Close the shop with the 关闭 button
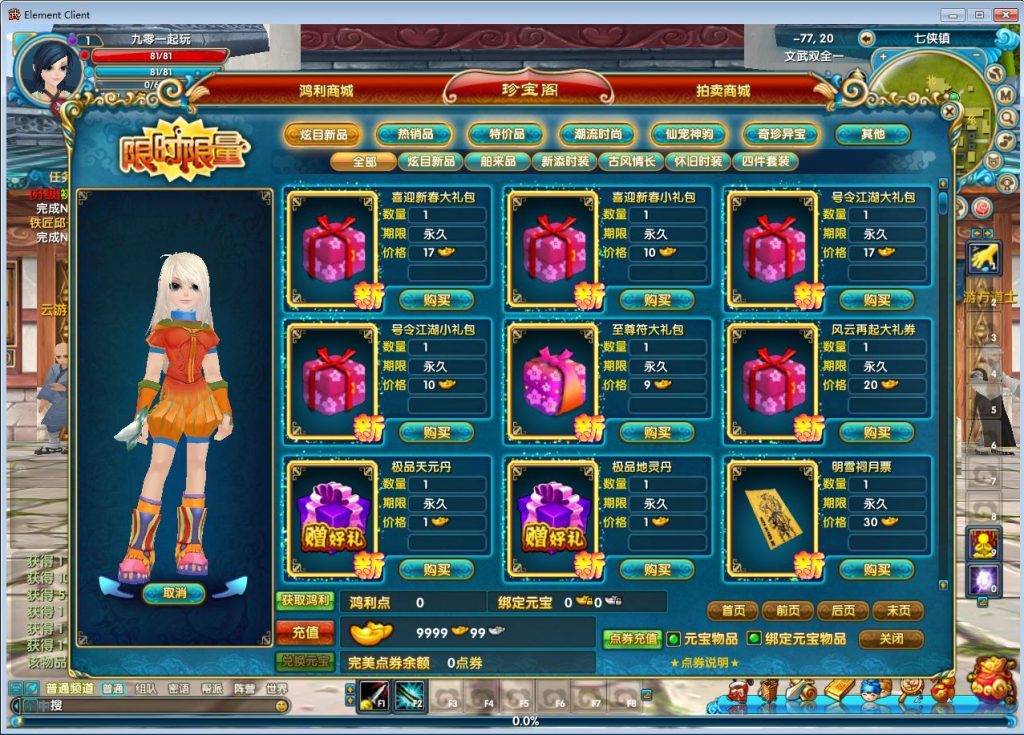 click(890, 639)
